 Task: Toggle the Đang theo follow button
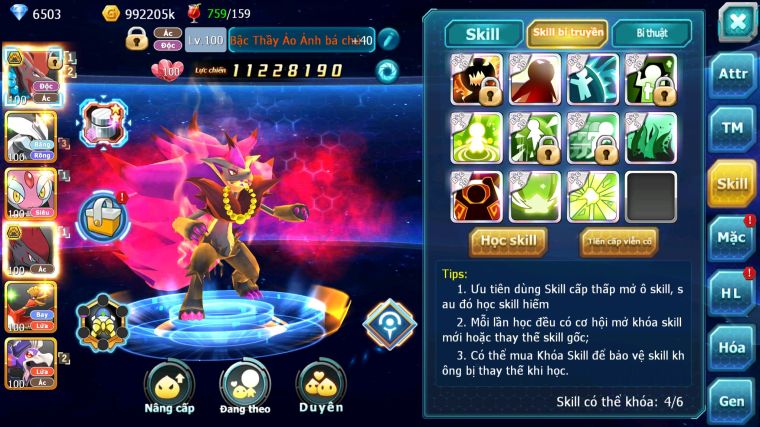tap(245, 386)
